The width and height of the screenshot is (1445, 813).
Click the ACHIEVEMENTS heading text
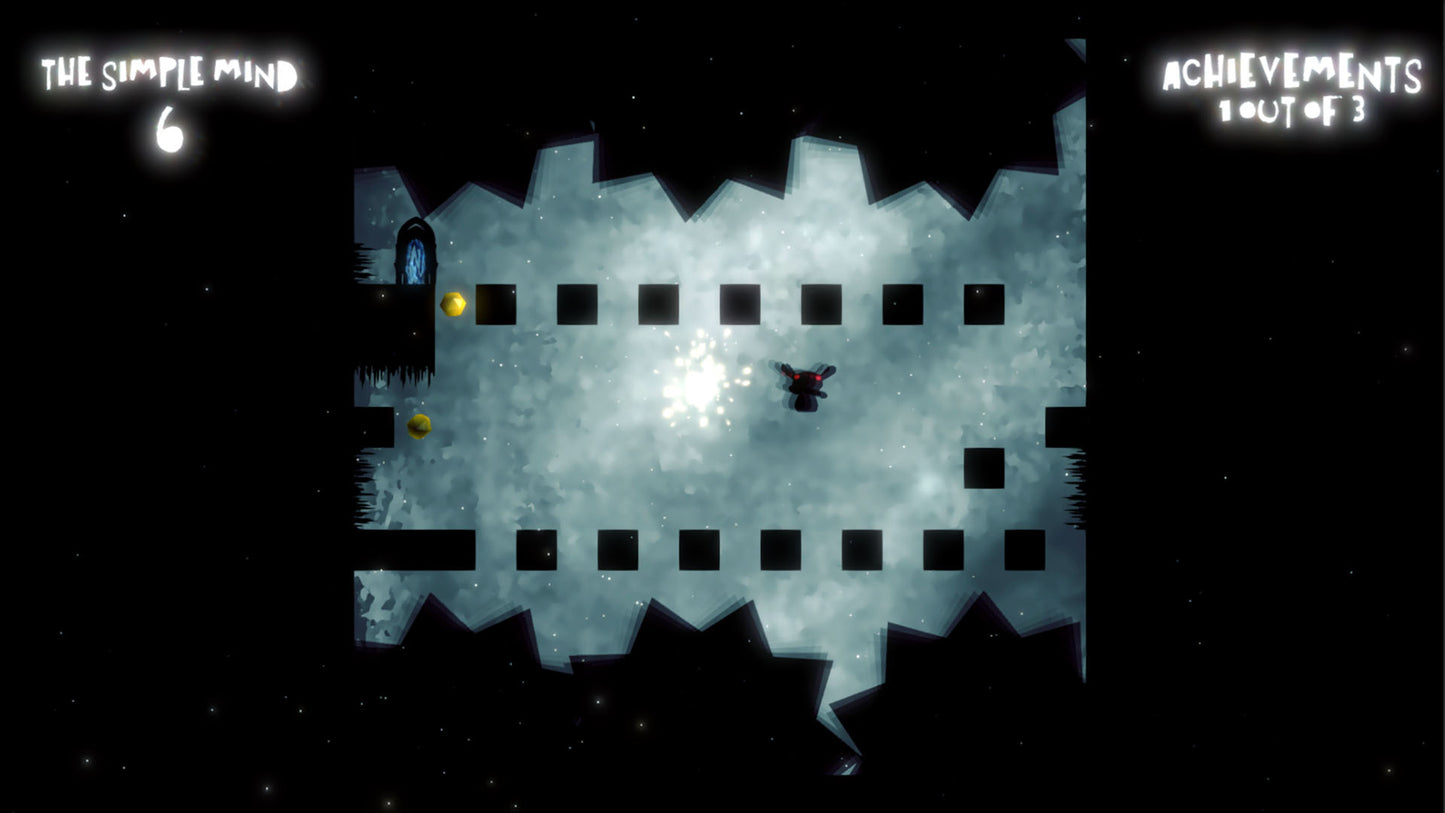pos(1292,71)
